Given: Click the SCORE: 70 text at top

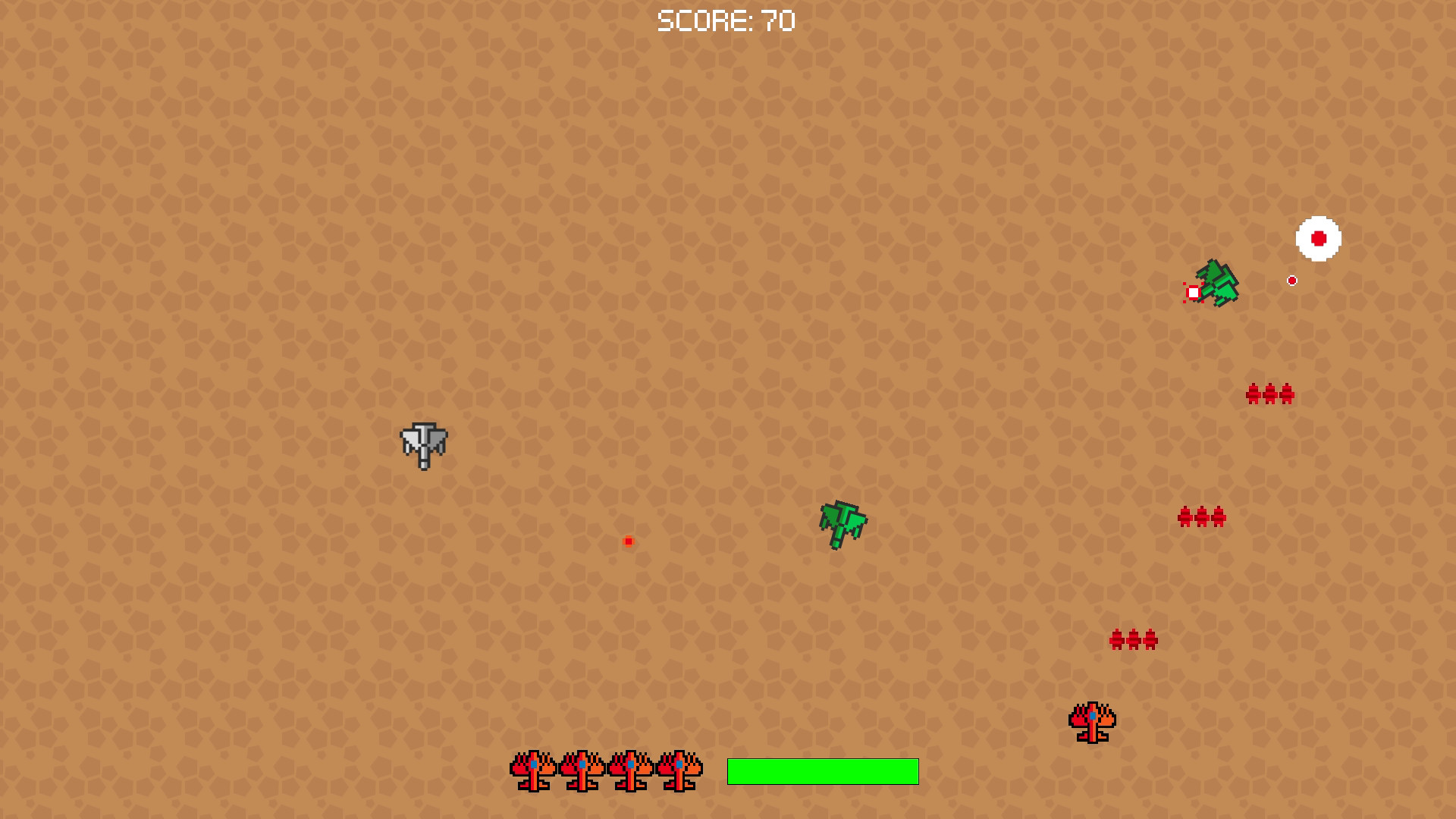Looking at the screenshot, I should 726,20.
